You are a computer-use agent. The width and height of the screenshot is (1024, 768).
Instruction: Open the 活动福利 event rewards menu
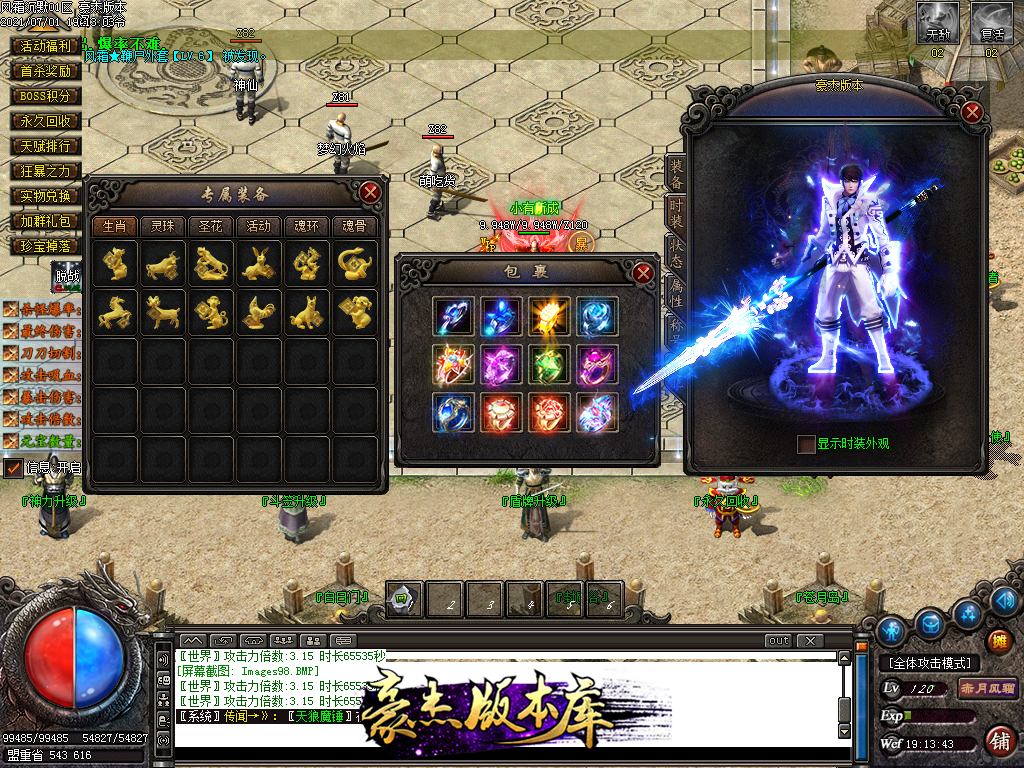(x=46, y=46)
